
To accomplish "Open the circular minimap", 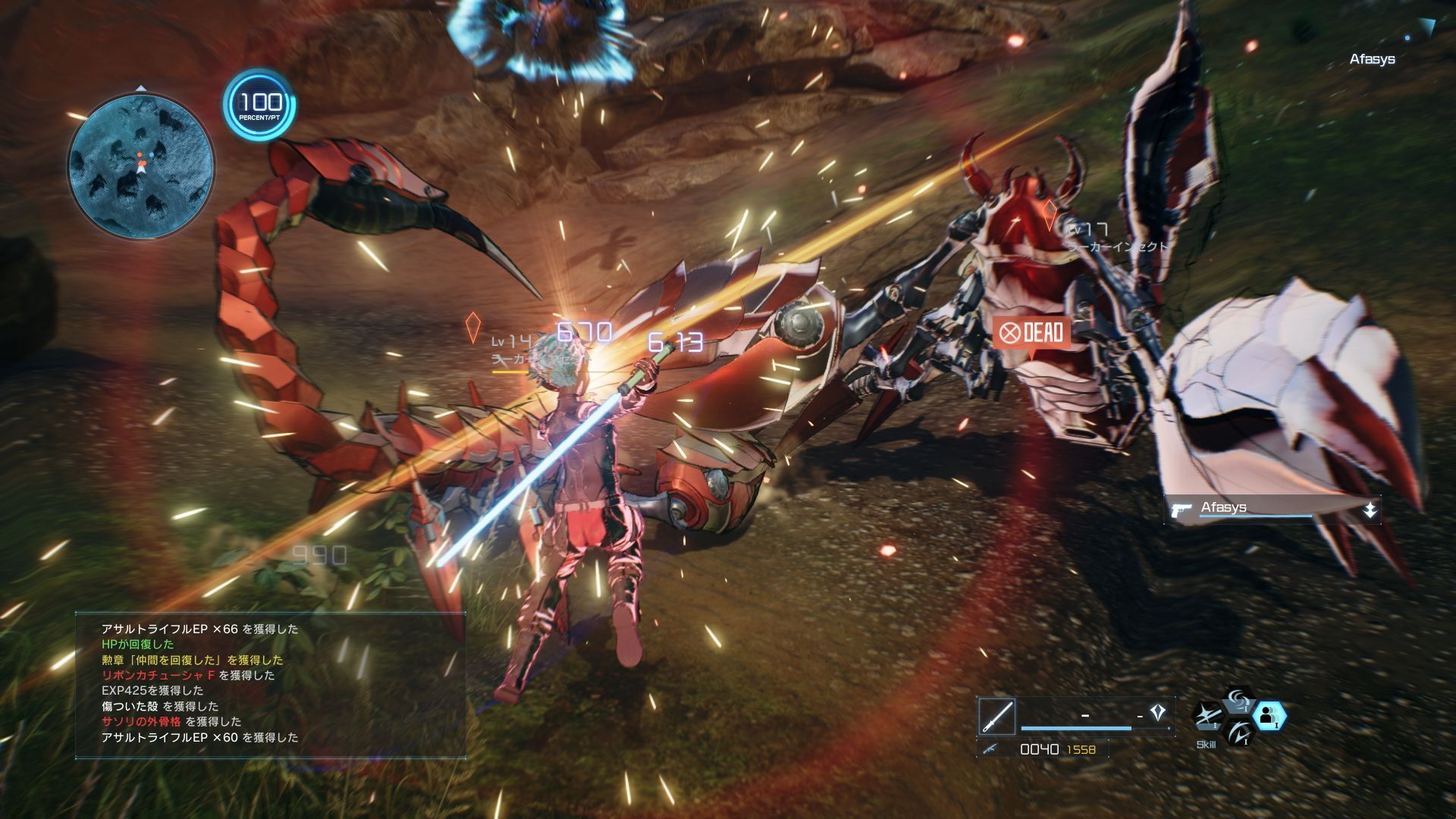I will click(x=141, y=165).
